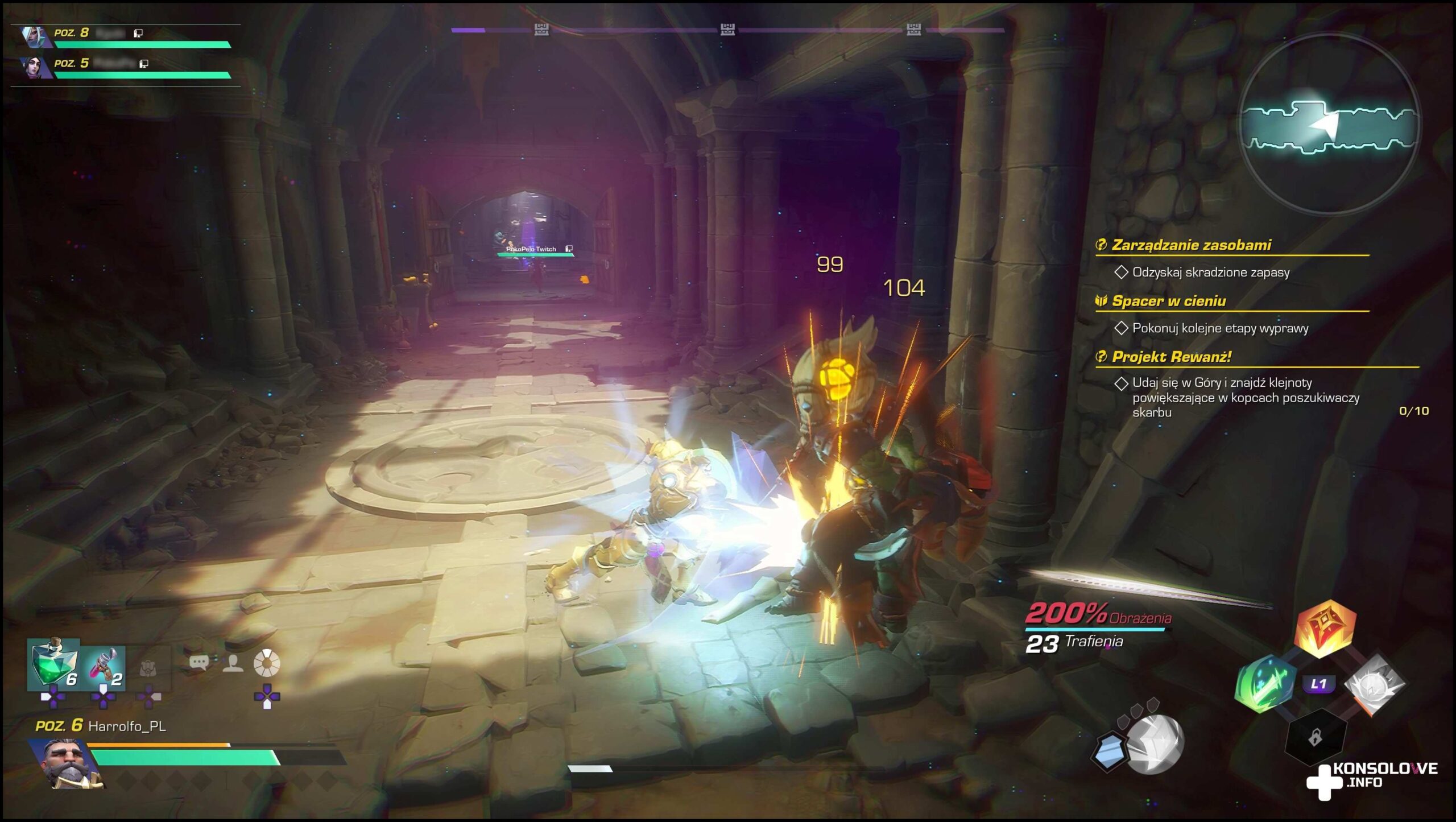Viewport: 1456px width, 822px height.
Task: Click the social silhouette icon
Action: (233, 663)
